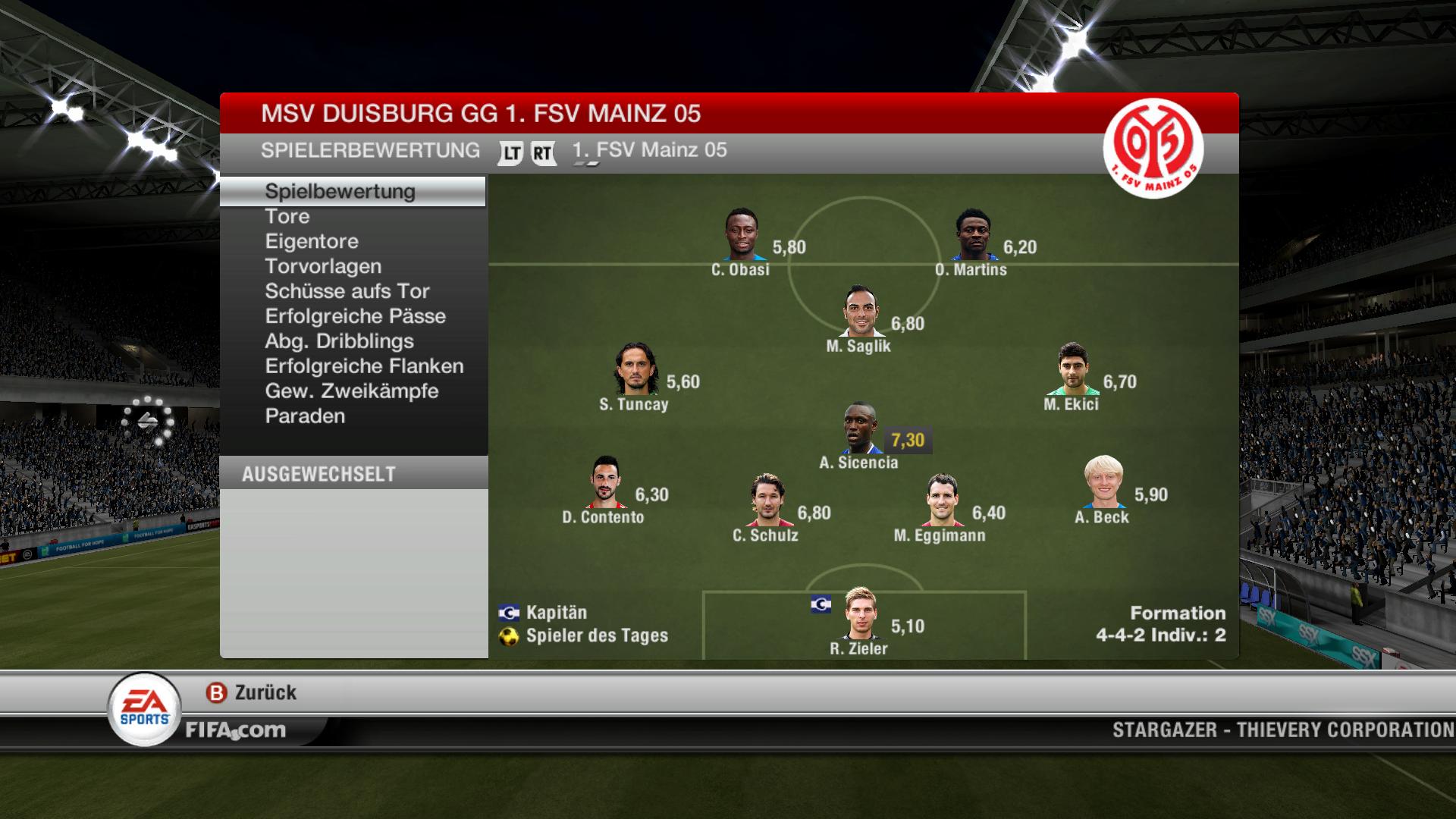Viewport: 1456px width, 819px height.
Task: Choose S. Tuncay's portrait
Action: (x=635, y=370)
